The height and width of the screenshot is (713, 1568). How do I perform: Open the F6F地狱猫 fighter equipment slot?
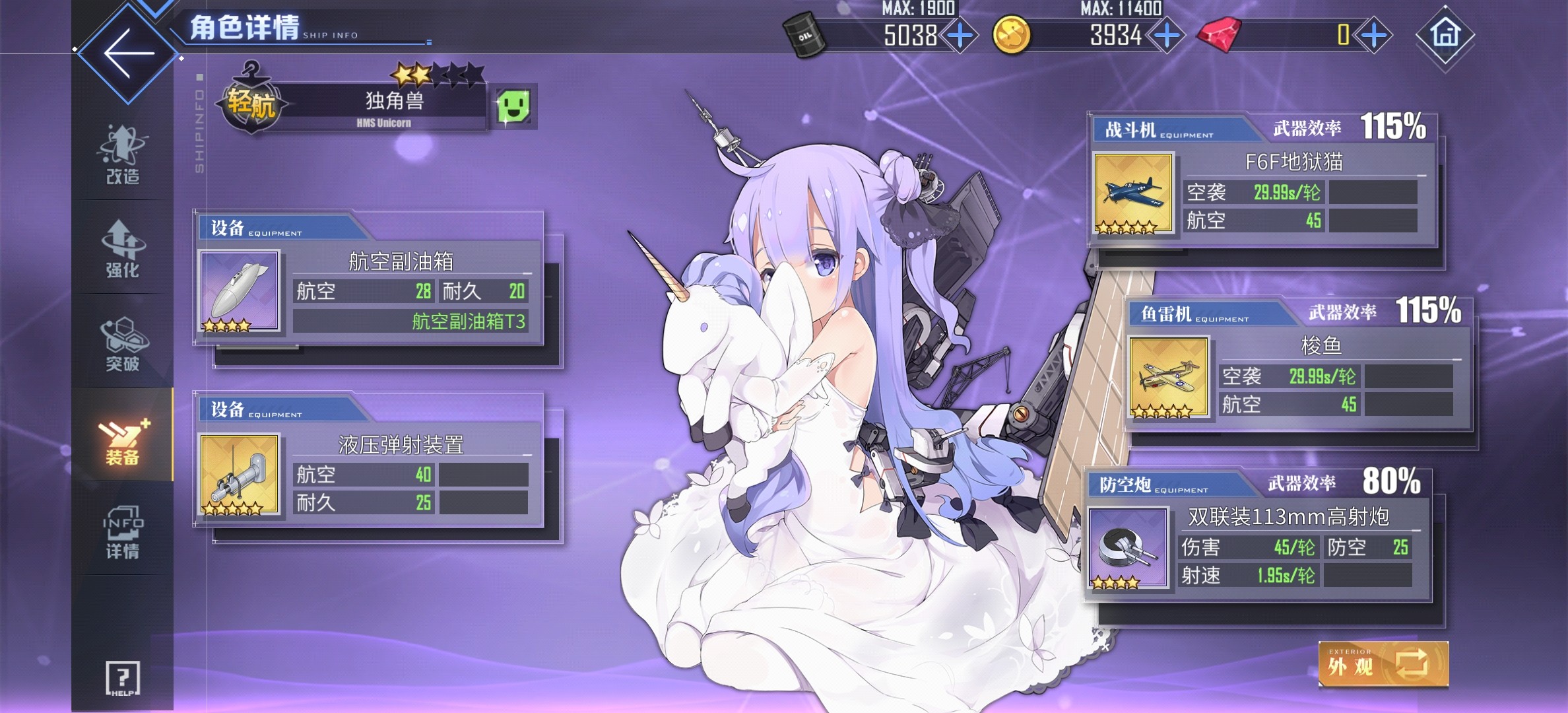1133,191
